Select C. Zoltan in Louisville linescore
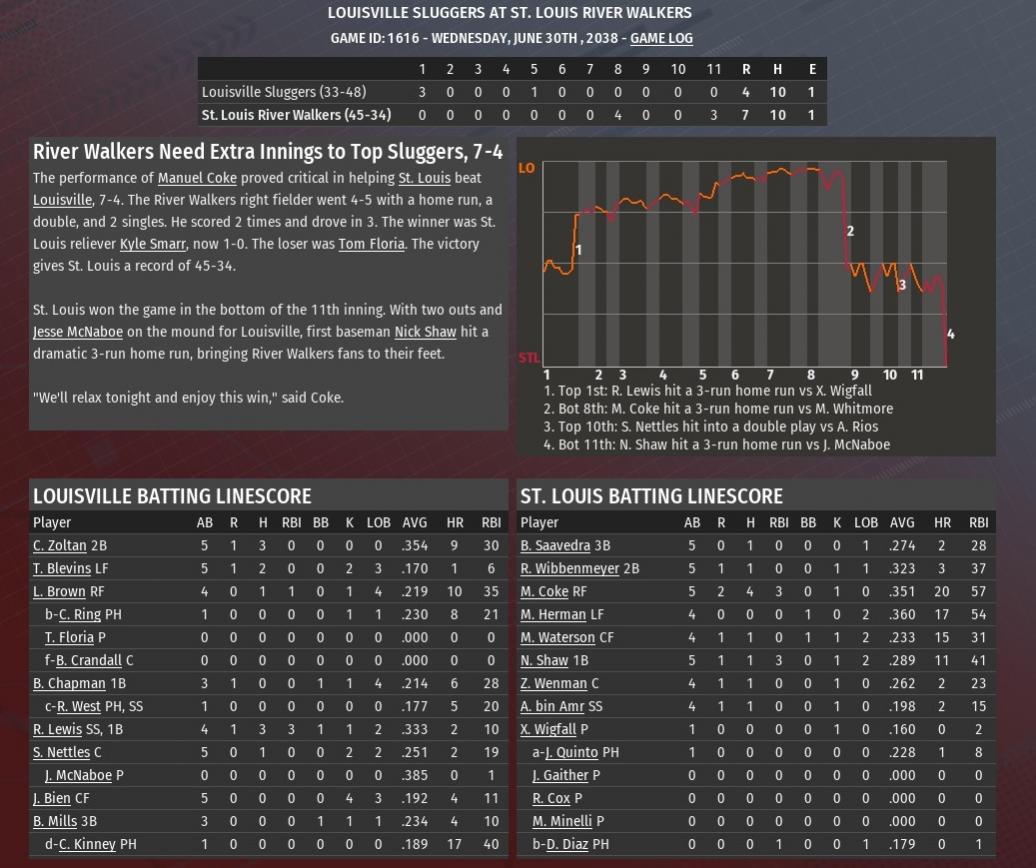The width and height of the screenshot is (1036, 868). pos(60,546)
